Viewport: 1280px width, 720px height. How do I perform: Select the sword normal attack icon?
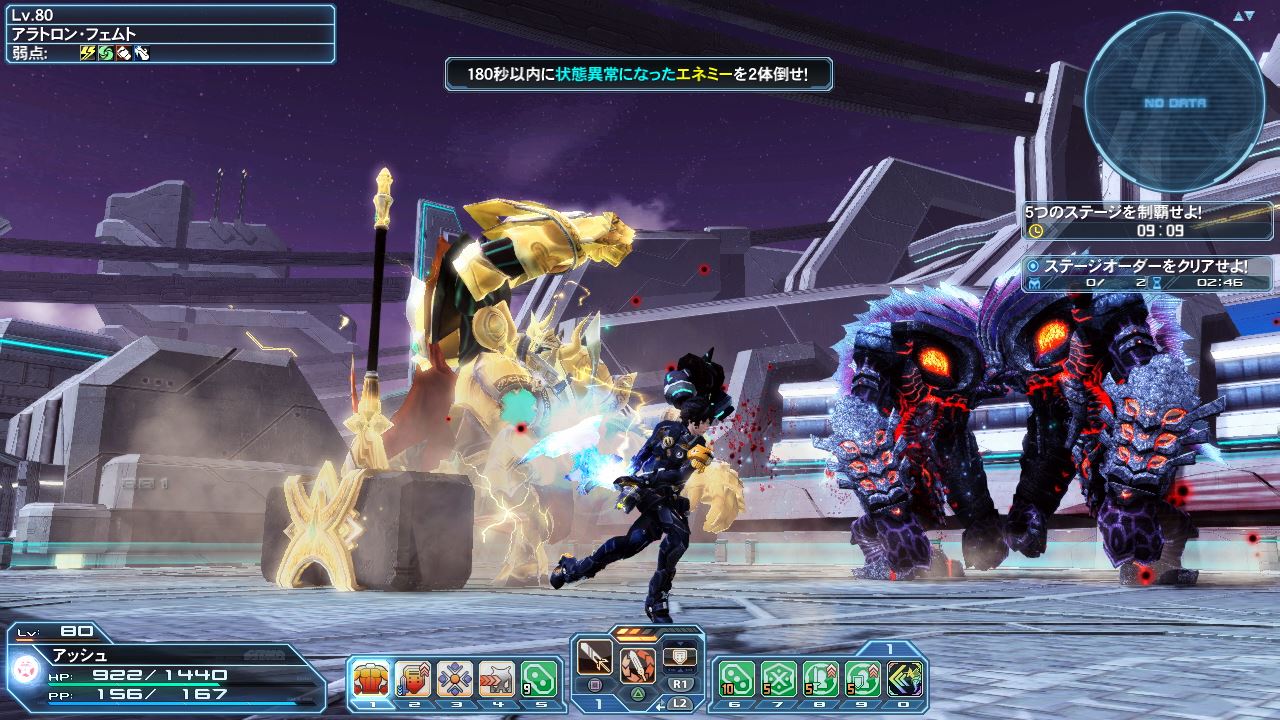595,660
